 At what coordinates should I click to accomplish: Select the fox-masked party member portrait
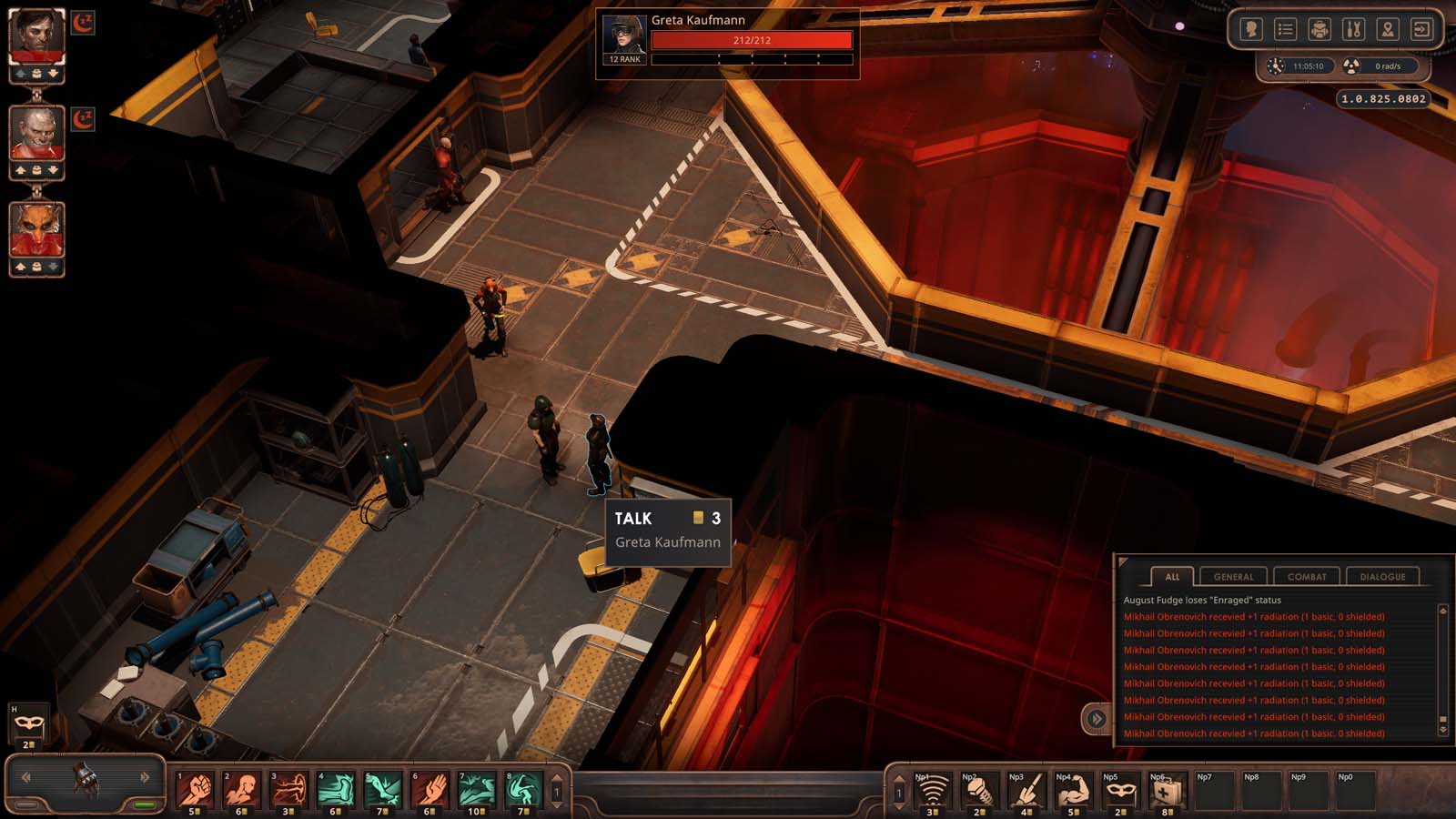pos(36,230)
